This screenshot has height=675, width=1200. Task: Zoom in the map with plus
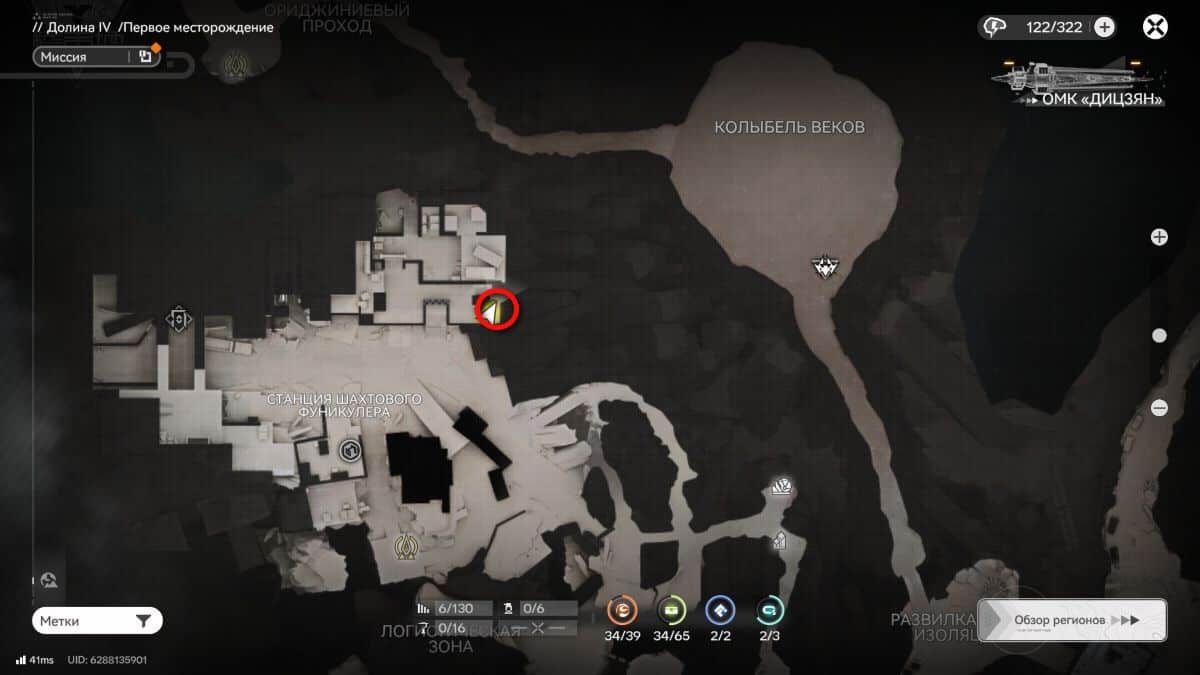coord(1159,237)
